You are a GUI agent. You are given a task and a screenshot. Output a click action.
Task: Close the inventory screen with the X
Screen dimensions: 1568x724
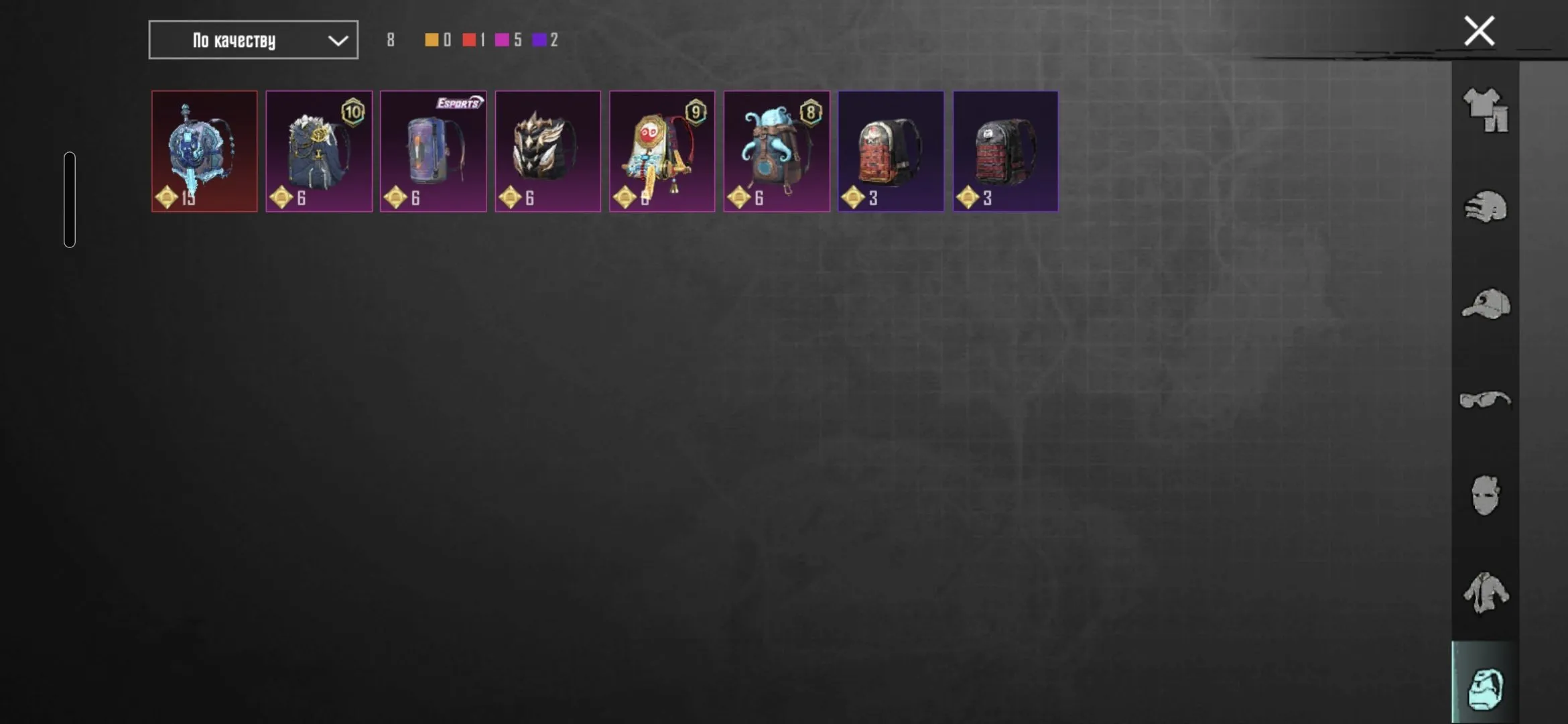pyautogui.click(x=1479, y=30)
